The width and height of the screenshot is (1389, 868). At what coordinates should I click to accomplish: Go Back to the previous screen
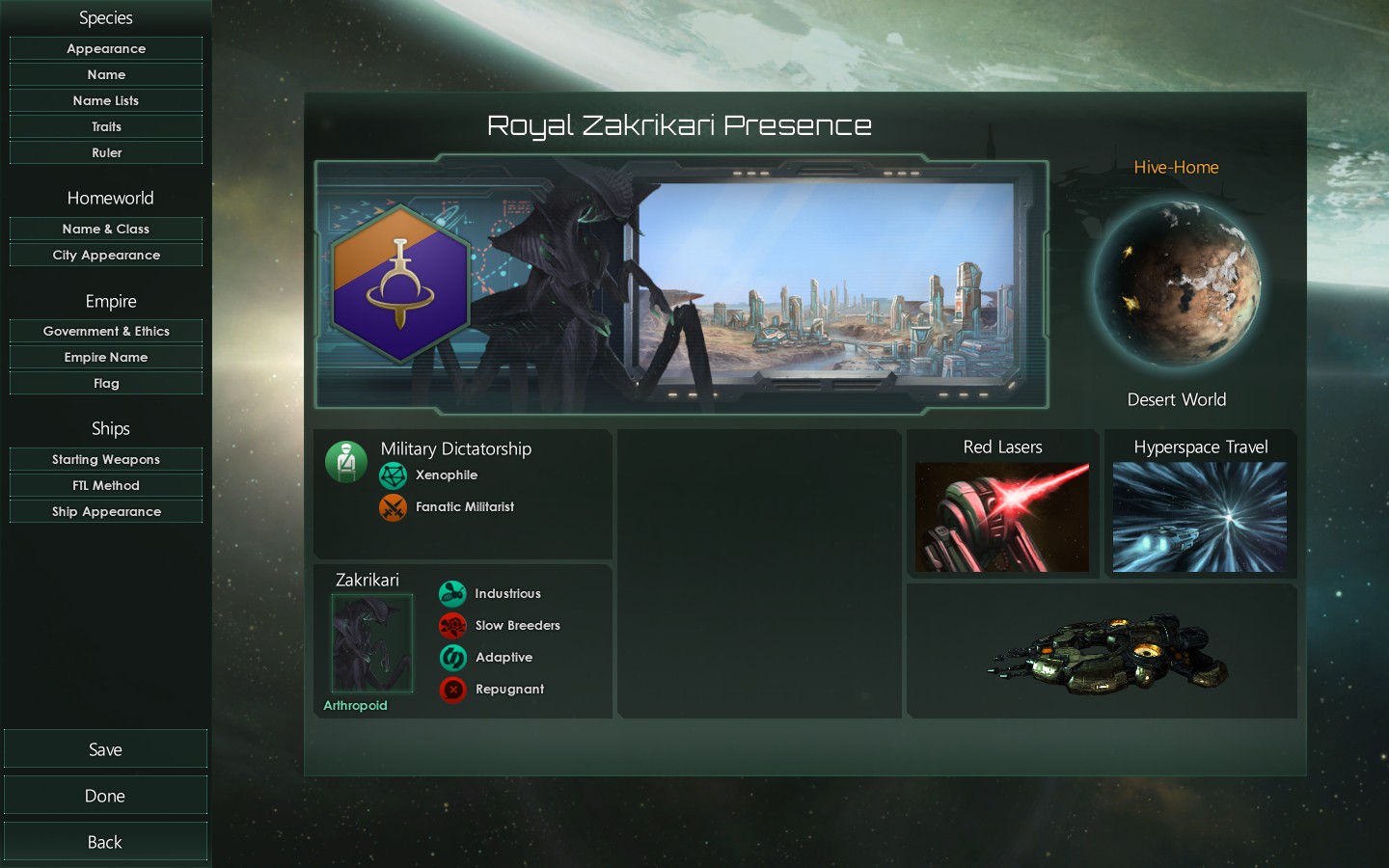coord(105,842)
